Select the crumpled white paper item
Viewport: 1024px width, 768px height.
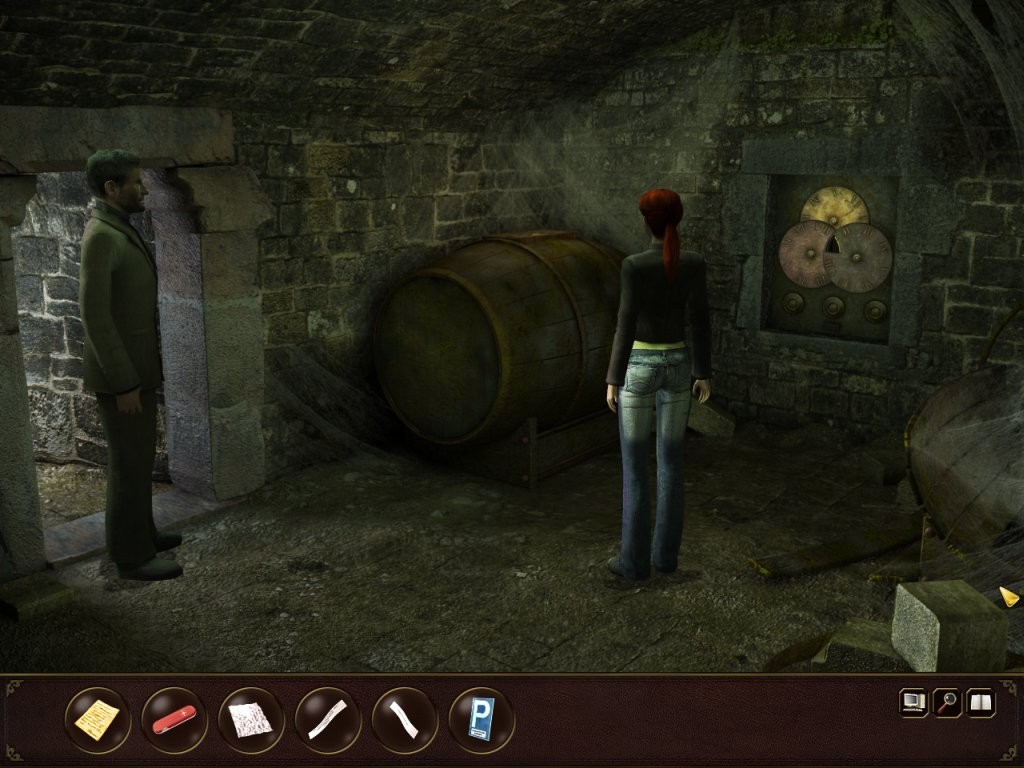tap(251, 719)
